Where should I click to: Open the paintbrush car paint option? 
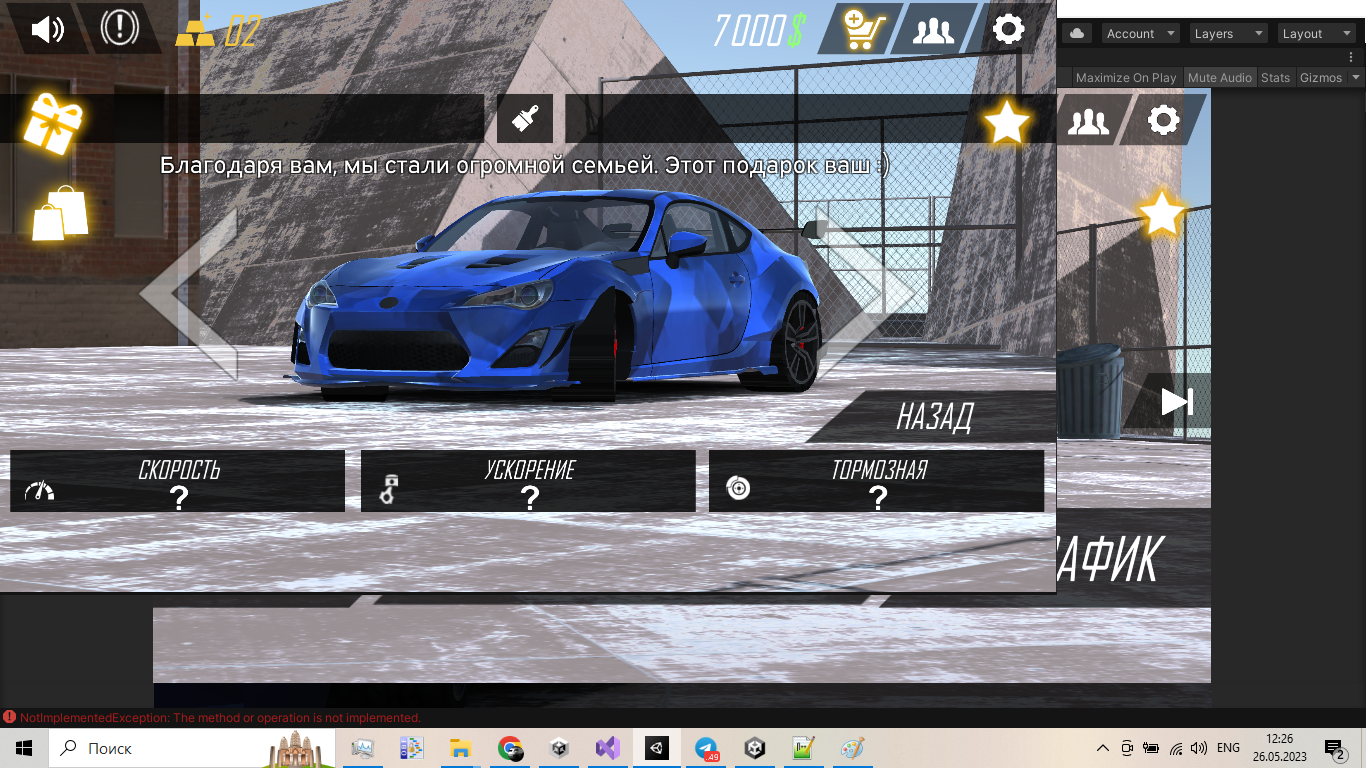click(x=524, y=120)
